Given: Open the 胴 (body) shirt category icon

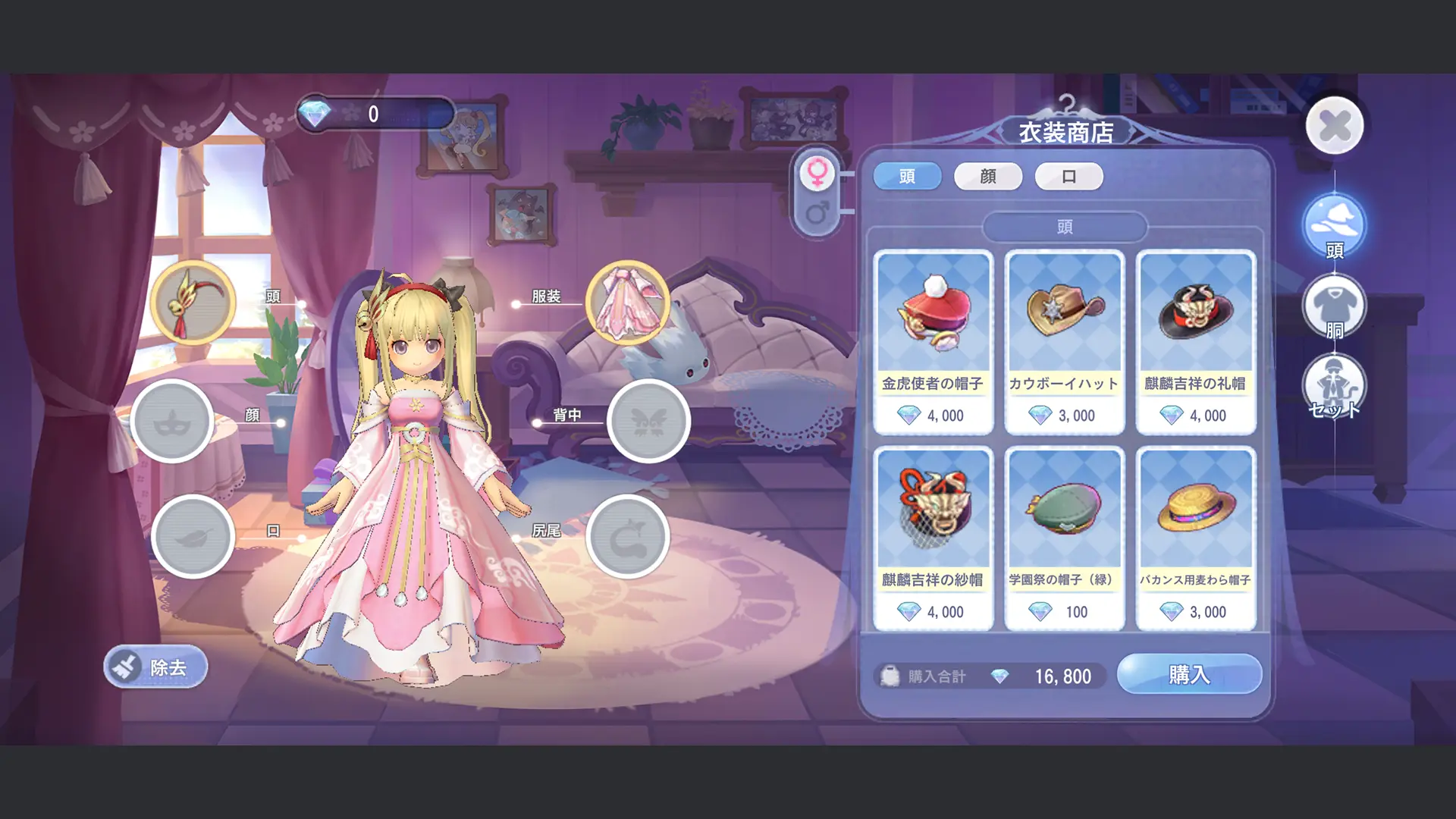Looking at the screenshot, I should click(x=1335, y=304).
